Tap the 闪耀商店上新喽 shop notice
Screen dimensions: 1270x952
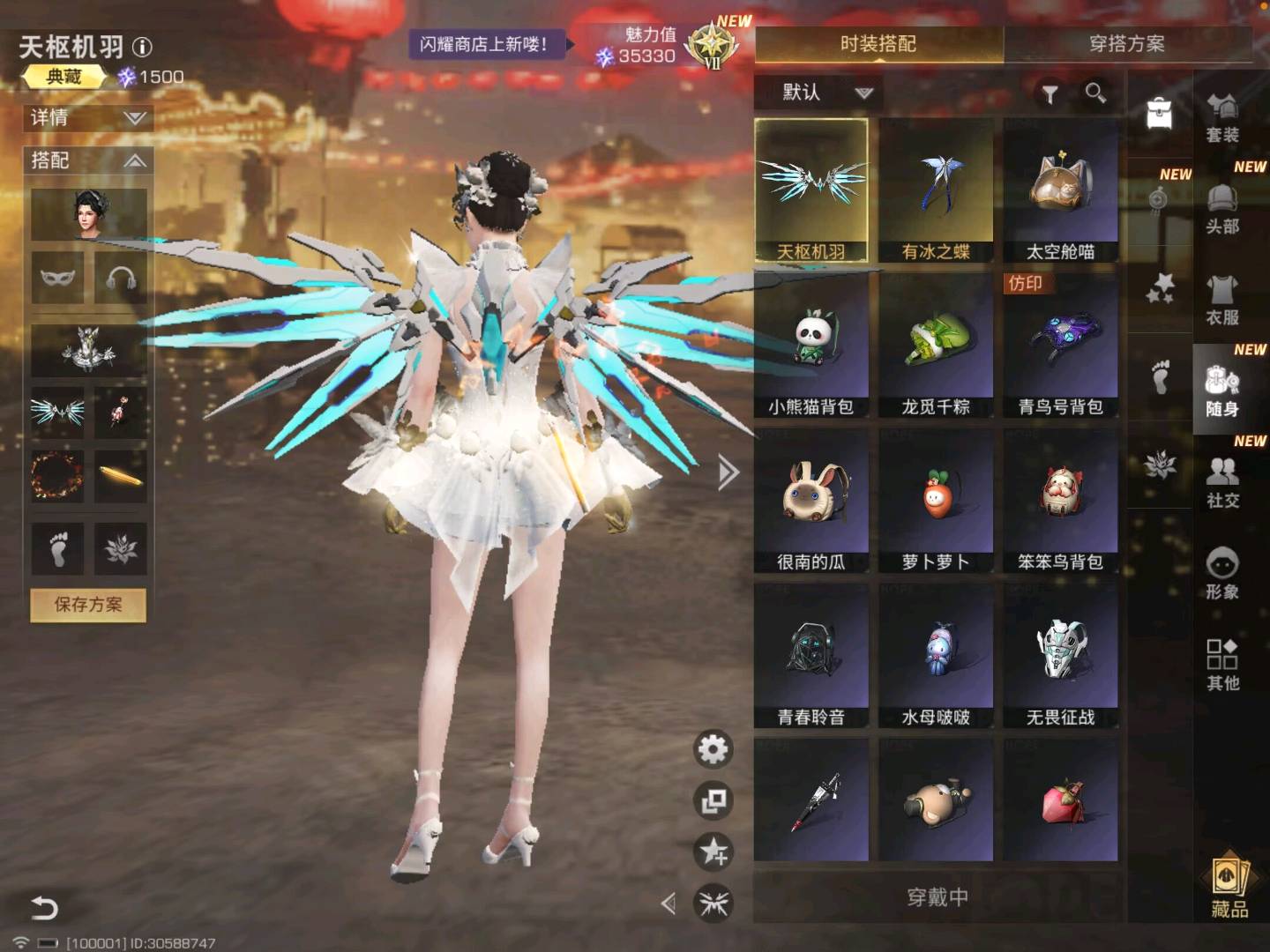(x=484, y=44)
